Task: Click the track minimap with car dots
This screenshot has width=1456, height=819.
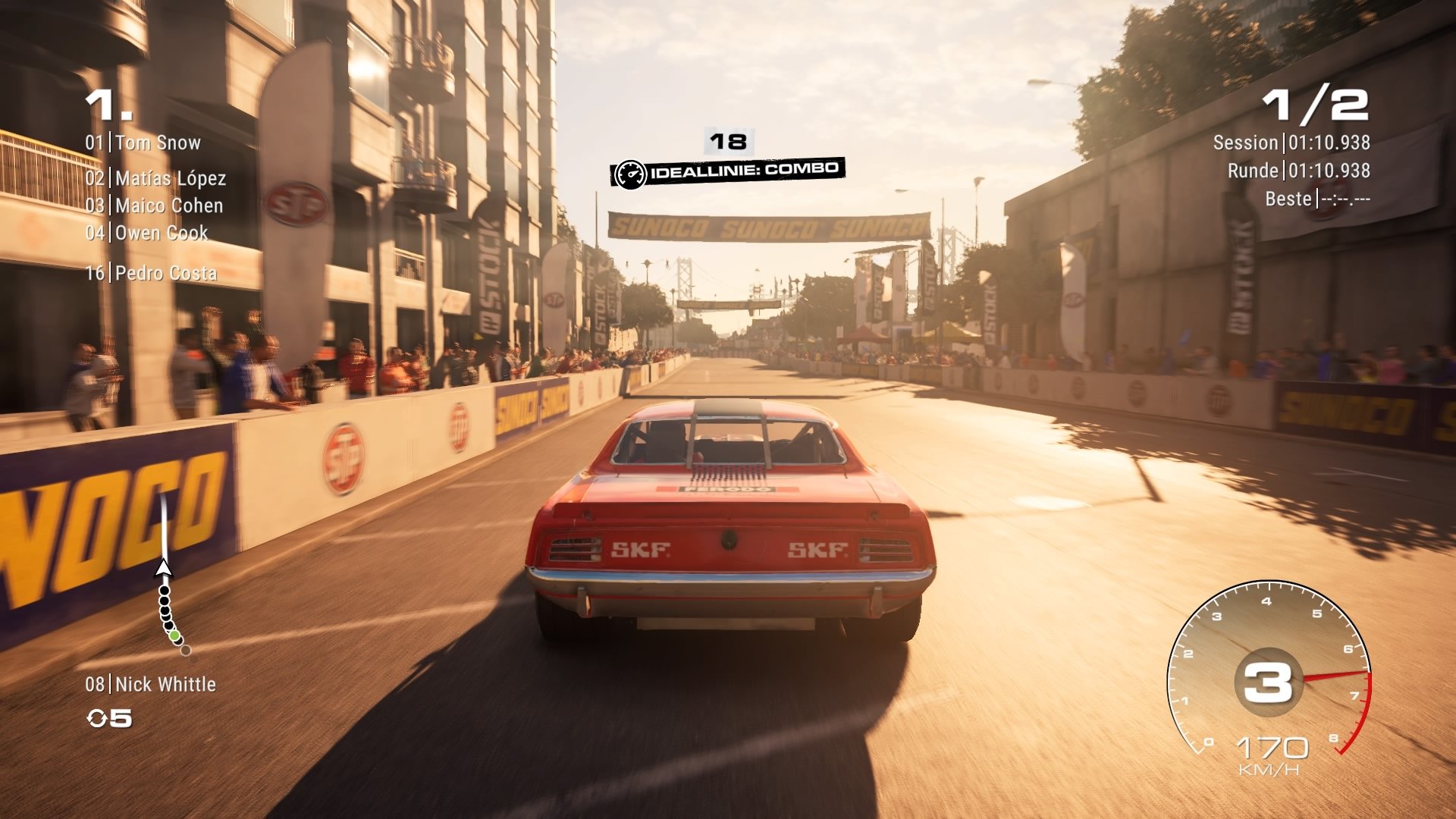Action: click(168, 576)
